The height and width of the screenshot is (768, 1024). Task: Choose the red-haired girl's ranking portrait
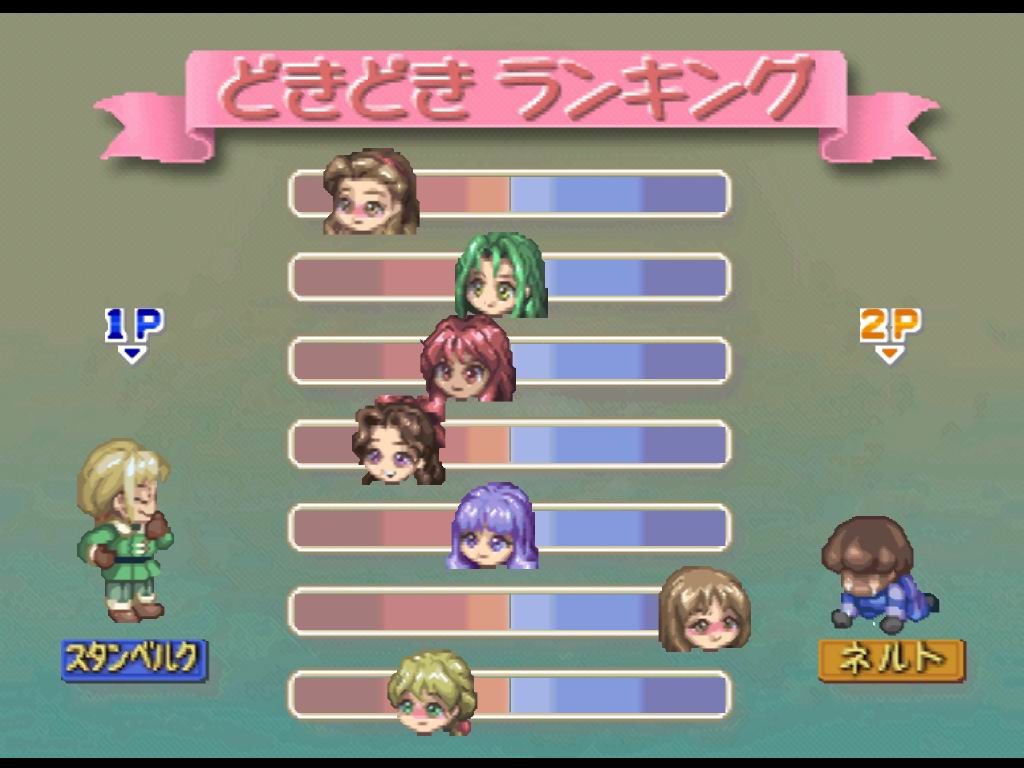point(467,359)
